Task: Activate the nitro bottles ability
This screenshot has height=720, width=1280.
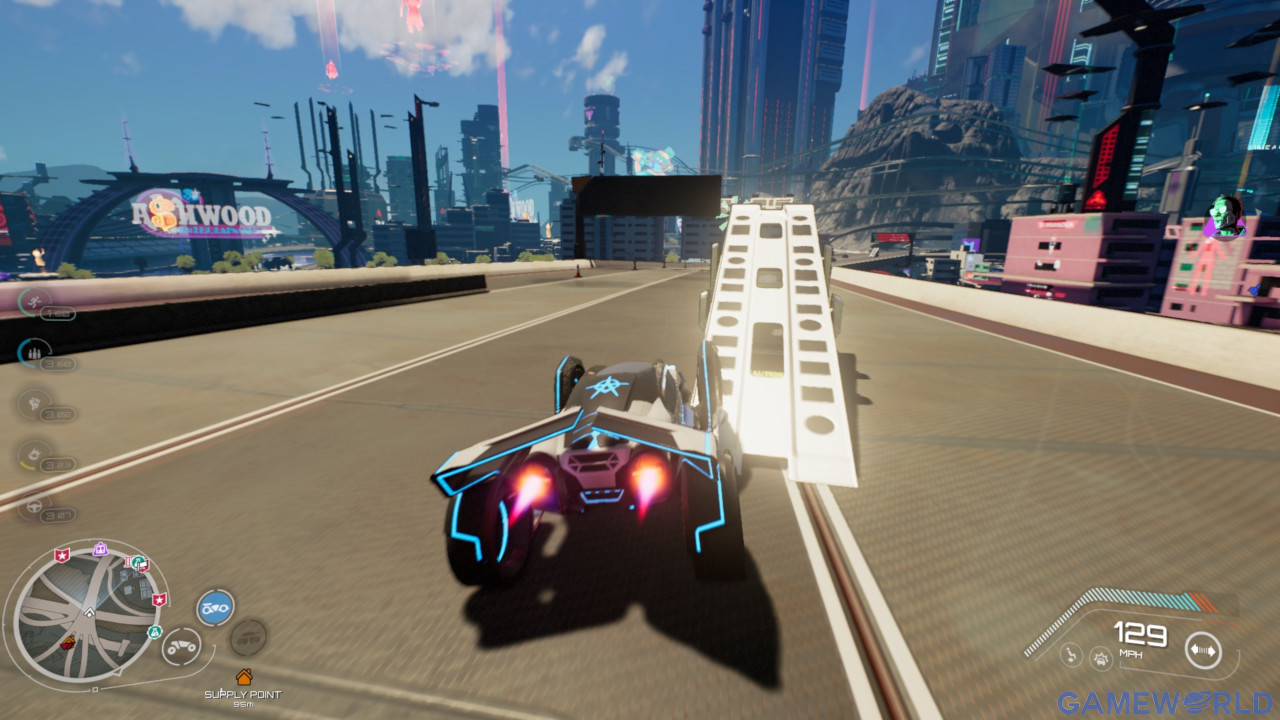Action: (x=33, y=350)
